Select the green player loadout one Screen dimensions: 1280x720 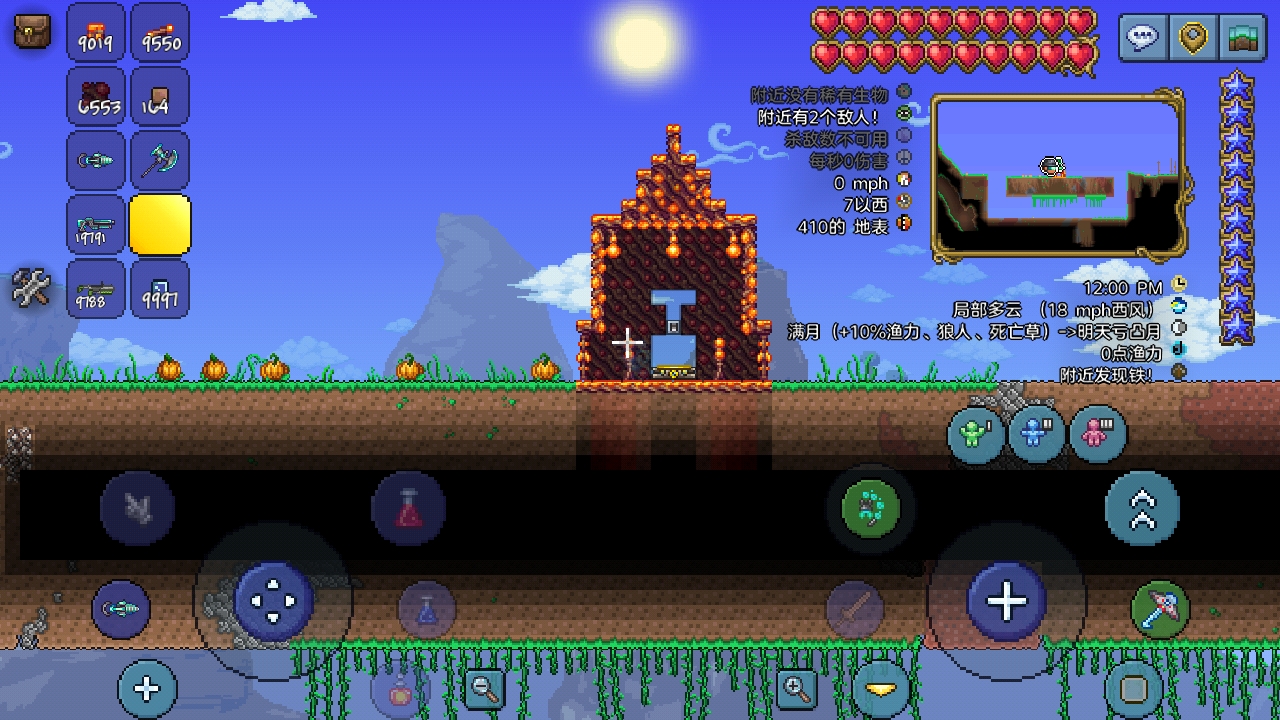click(976, 434)
